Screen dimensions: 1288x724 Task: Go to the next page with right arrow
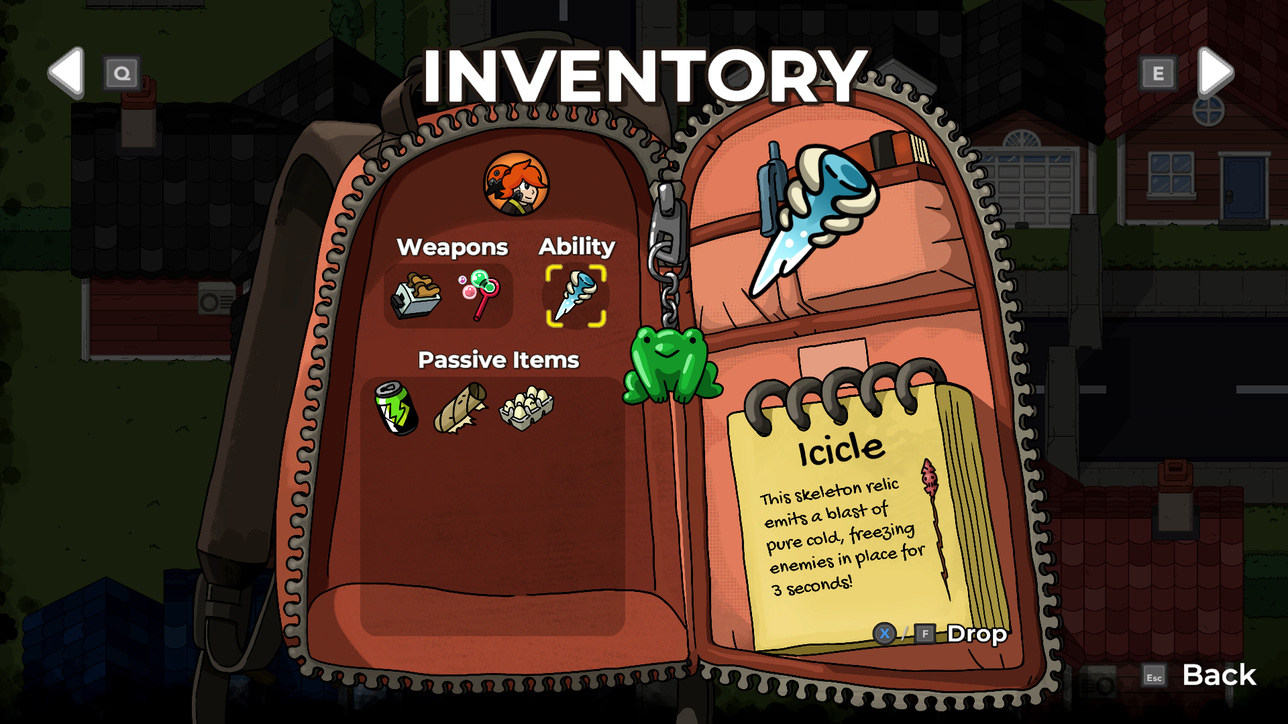[1215, 72]
